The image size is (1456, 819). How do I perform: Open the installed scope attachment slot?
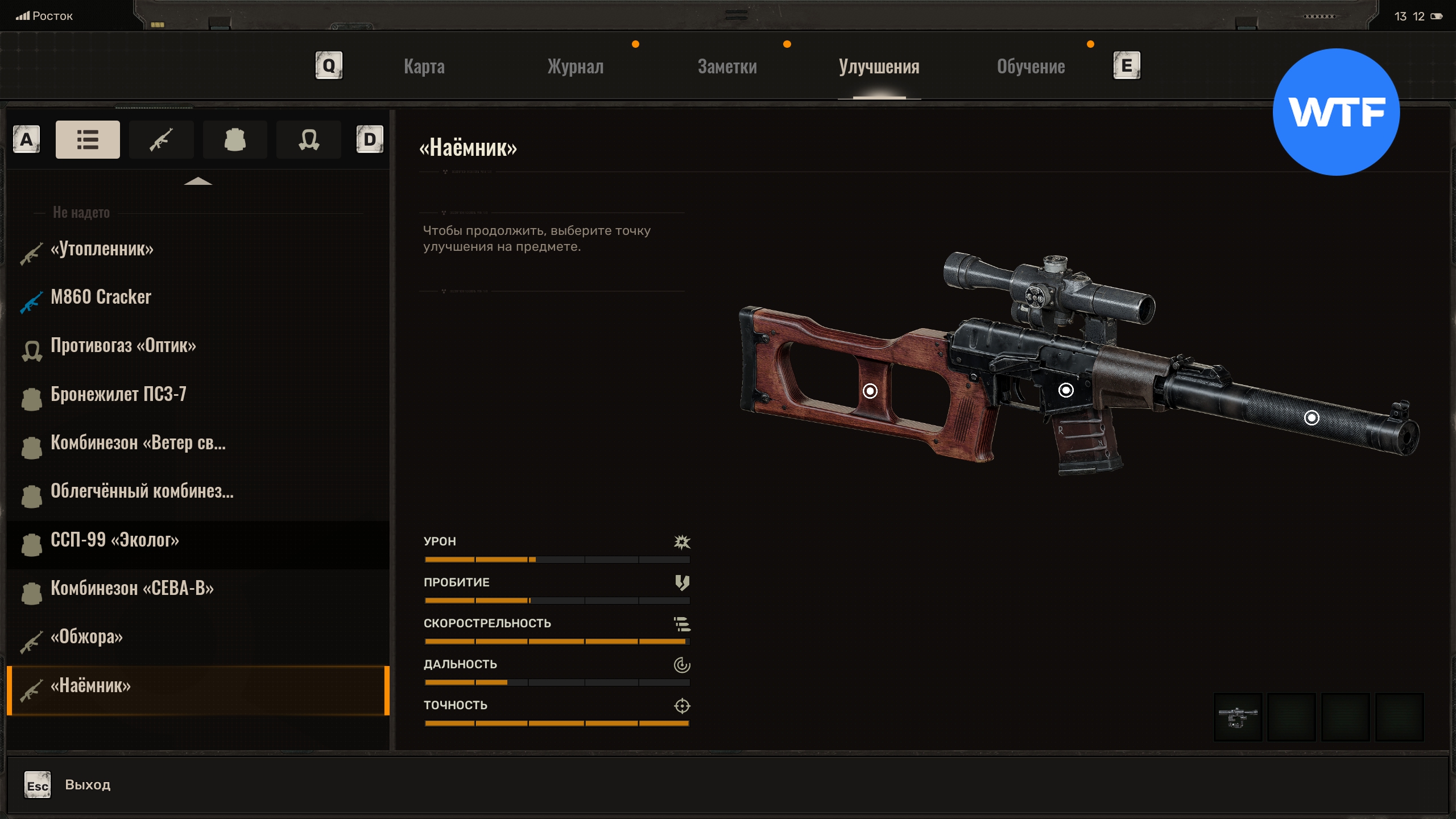(x=1238, y=717)
